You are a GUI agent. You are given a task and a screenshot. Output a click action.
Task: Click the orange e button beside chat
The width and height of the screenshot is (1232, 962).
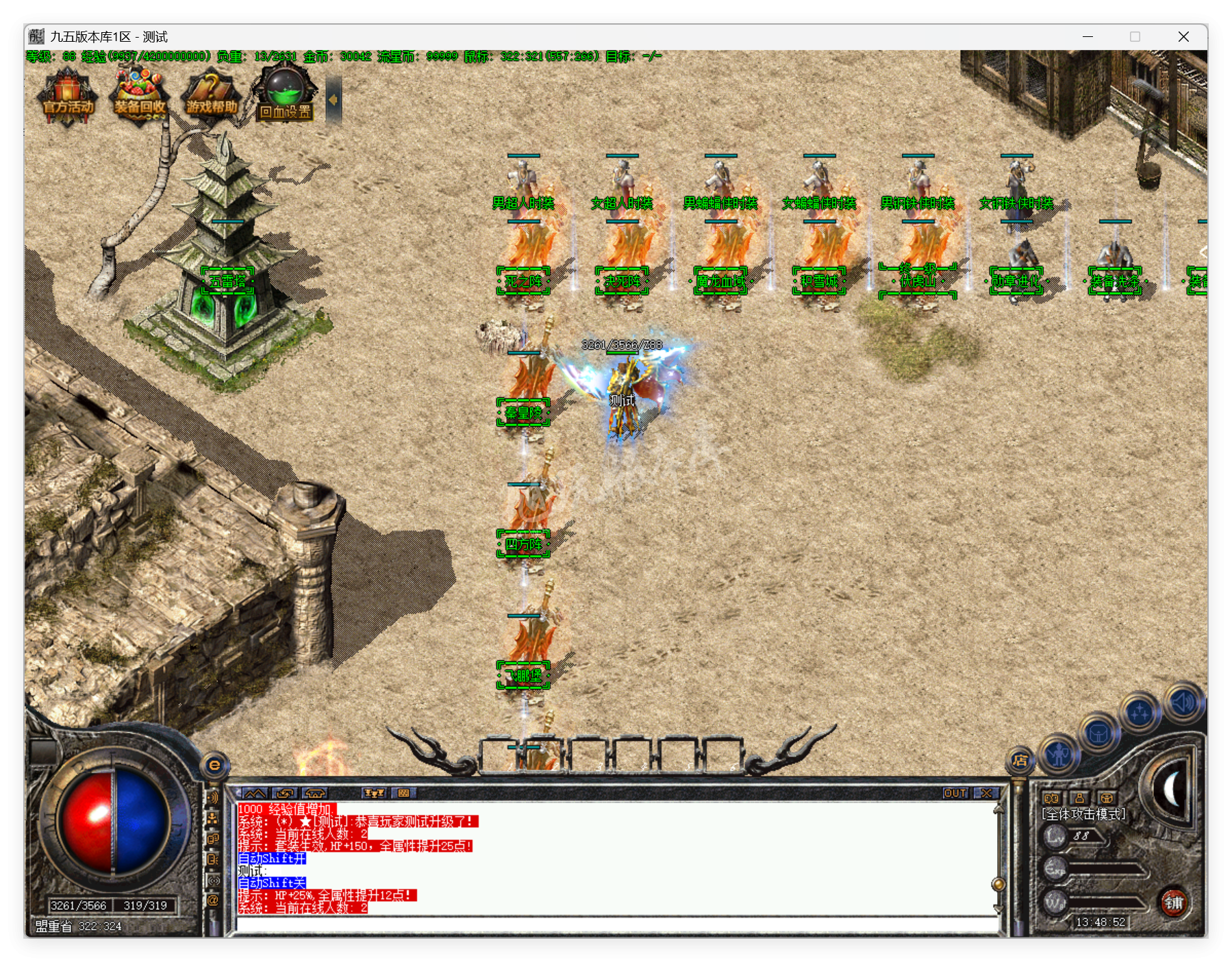click(x=214, y=765)
